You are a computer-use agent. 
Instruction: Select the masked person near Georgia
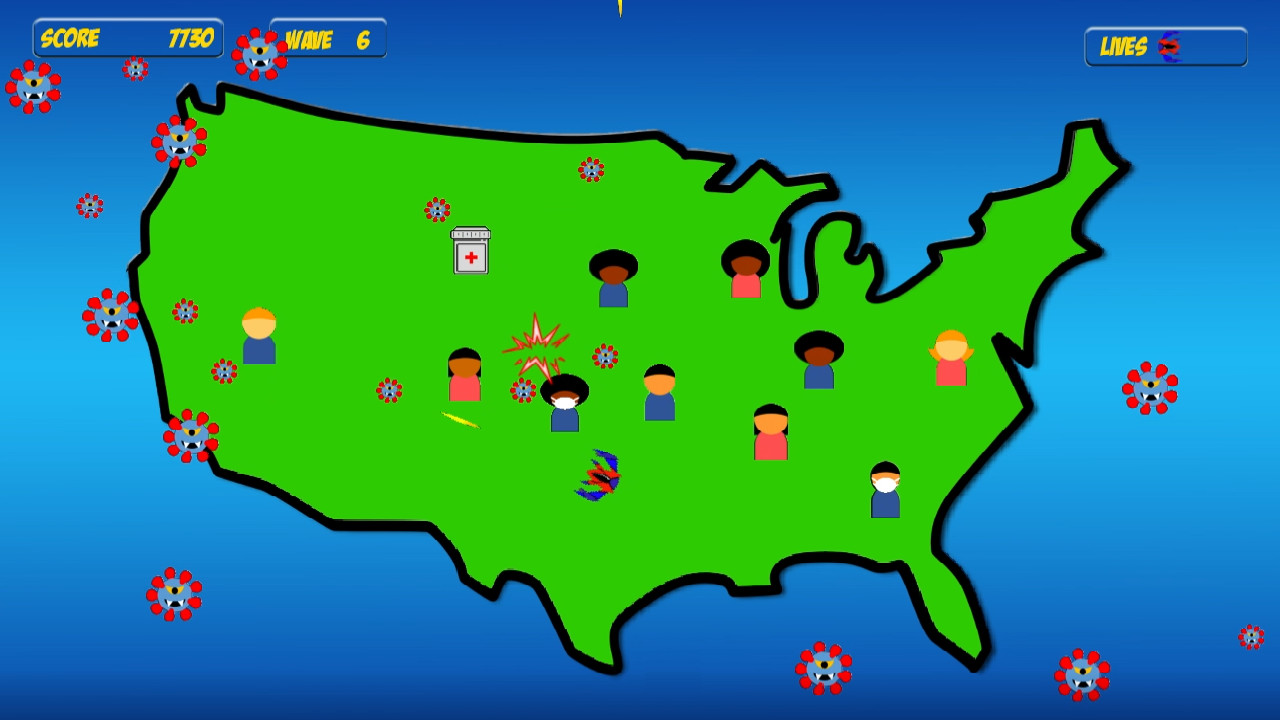click(884, 483)
